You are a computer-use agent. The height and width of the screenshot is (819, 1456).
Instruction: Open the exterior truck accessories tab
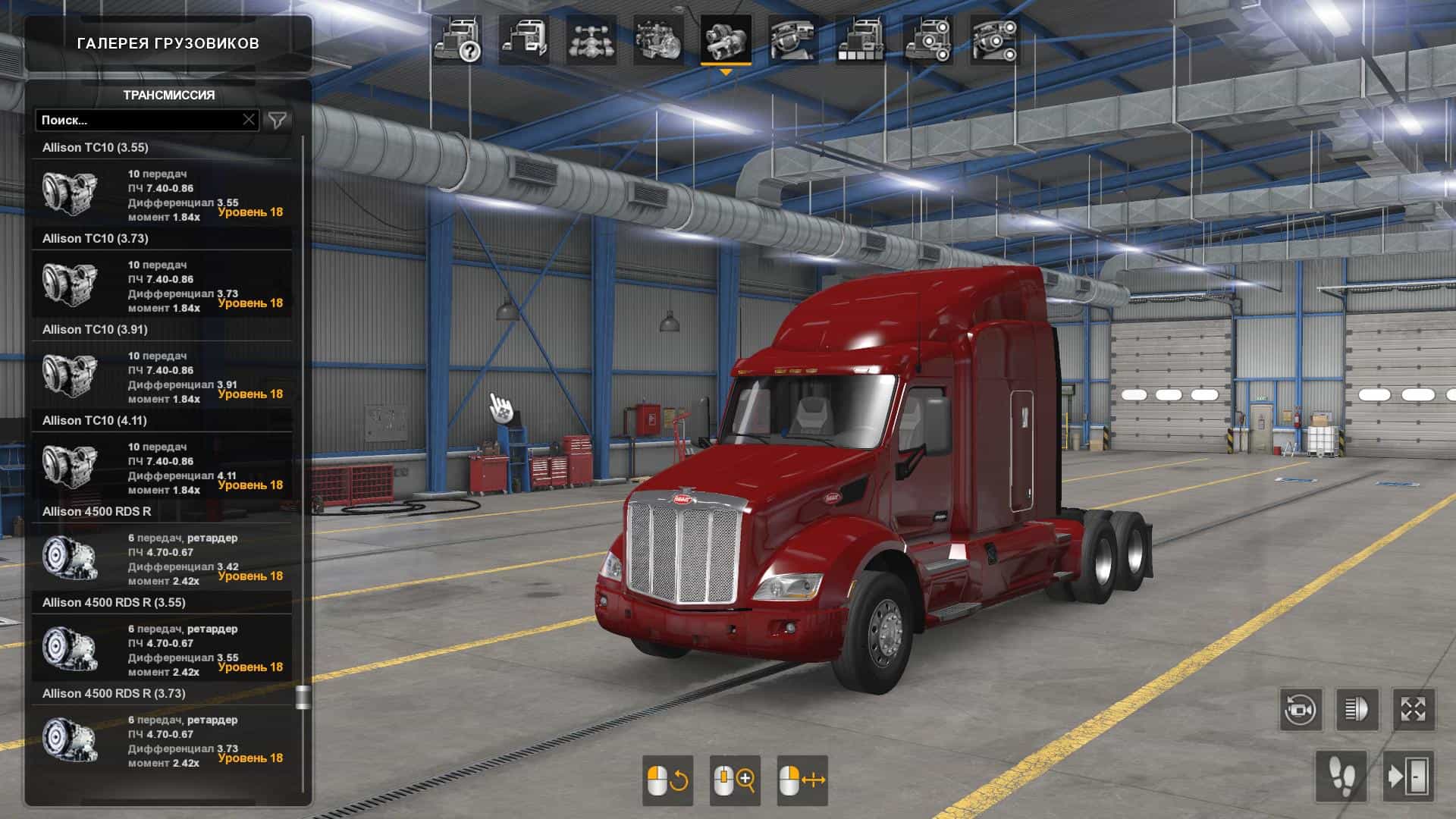[927, 41]
